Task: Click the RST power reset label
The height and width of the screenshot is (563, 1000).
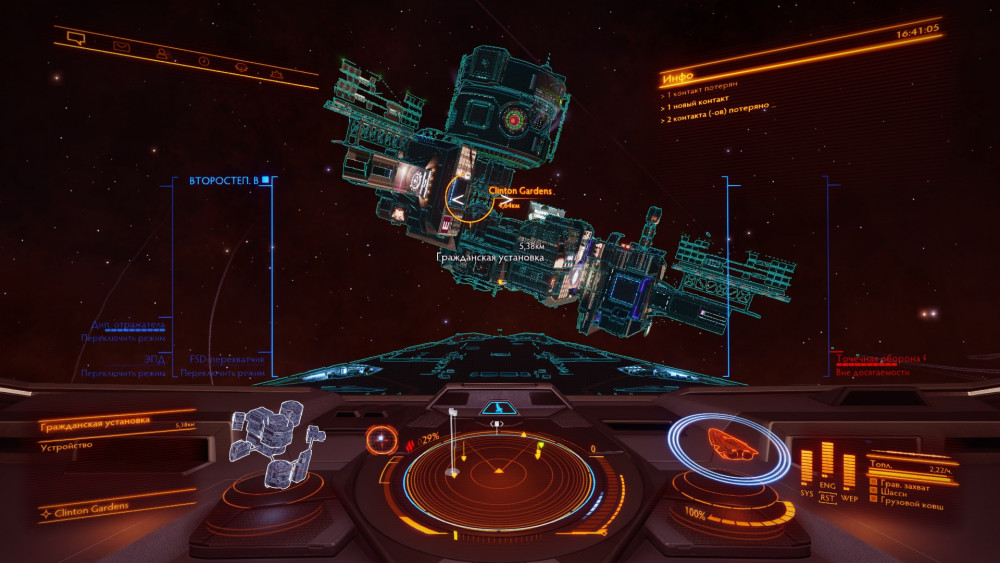Action: [828, 496]
